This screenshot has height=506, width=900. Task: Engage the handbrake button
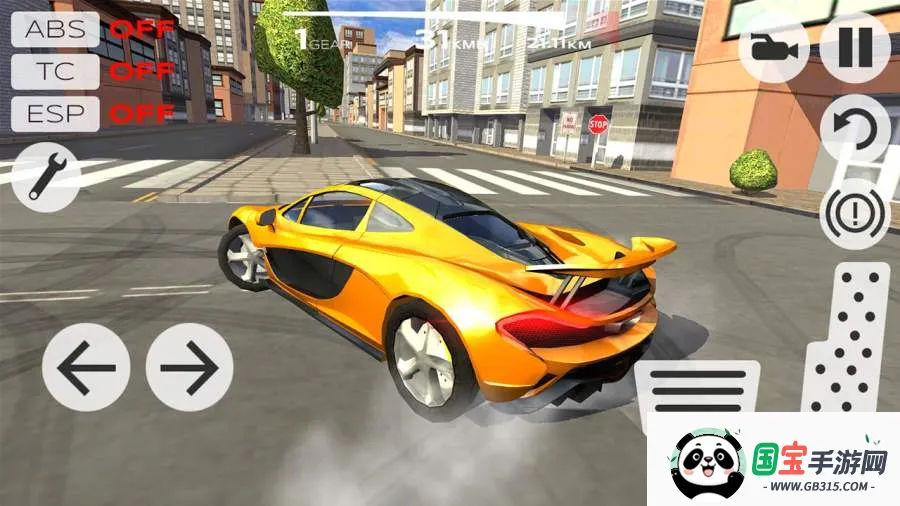pos(855,213)
